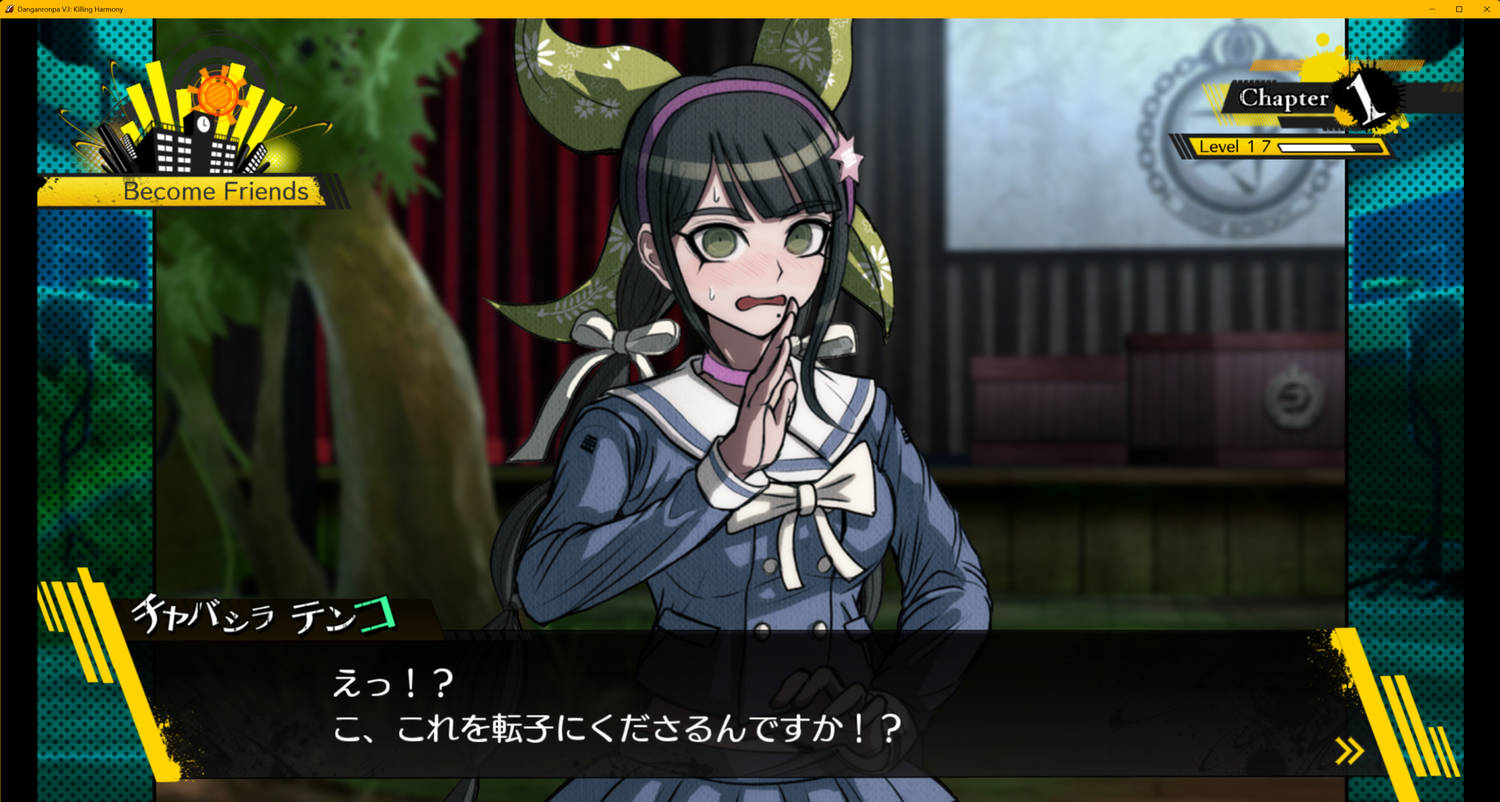Click the Level 17 progress bar

[x=1280, y=146]
